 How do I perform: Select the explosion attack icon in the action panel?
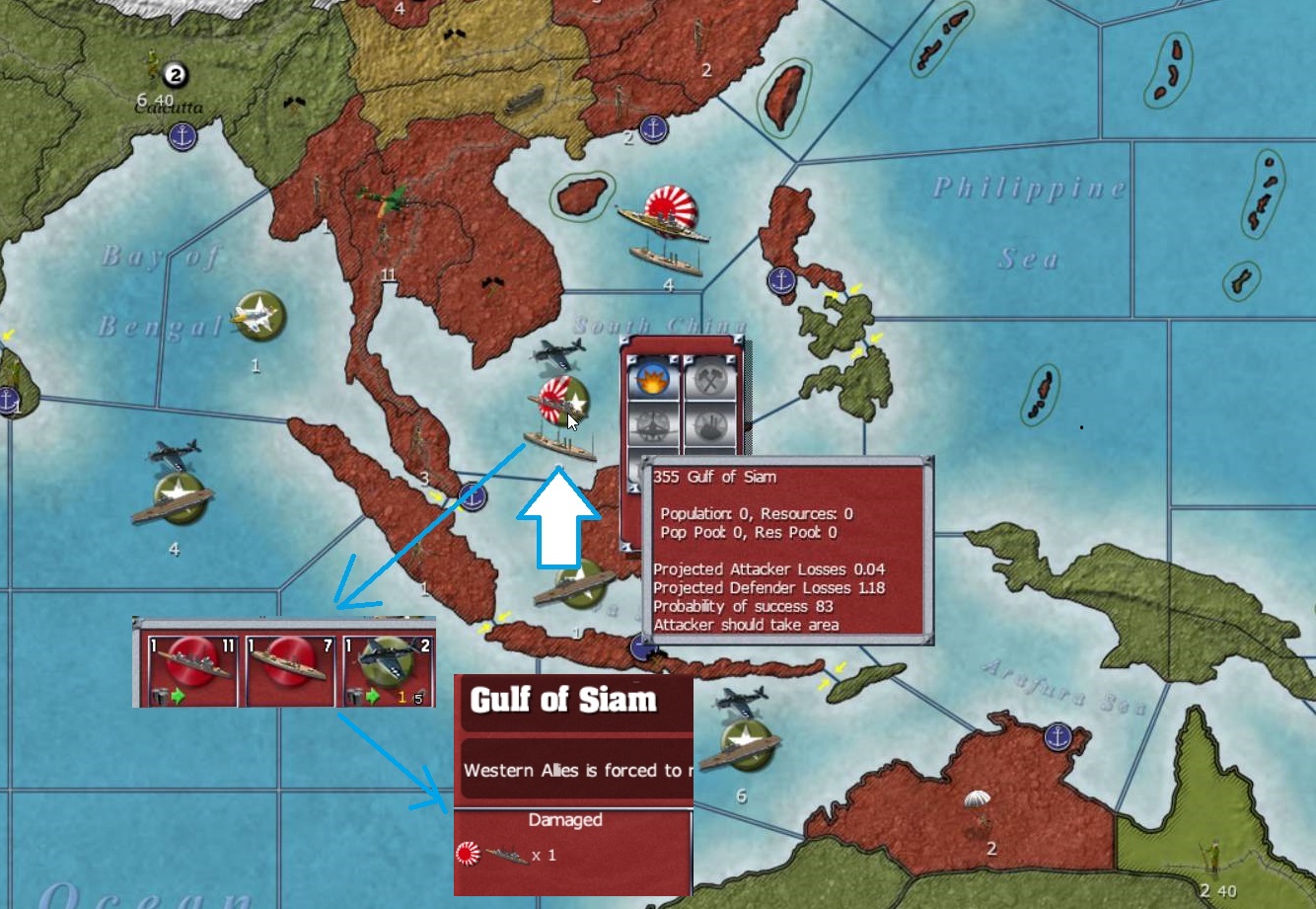point(654,379)
